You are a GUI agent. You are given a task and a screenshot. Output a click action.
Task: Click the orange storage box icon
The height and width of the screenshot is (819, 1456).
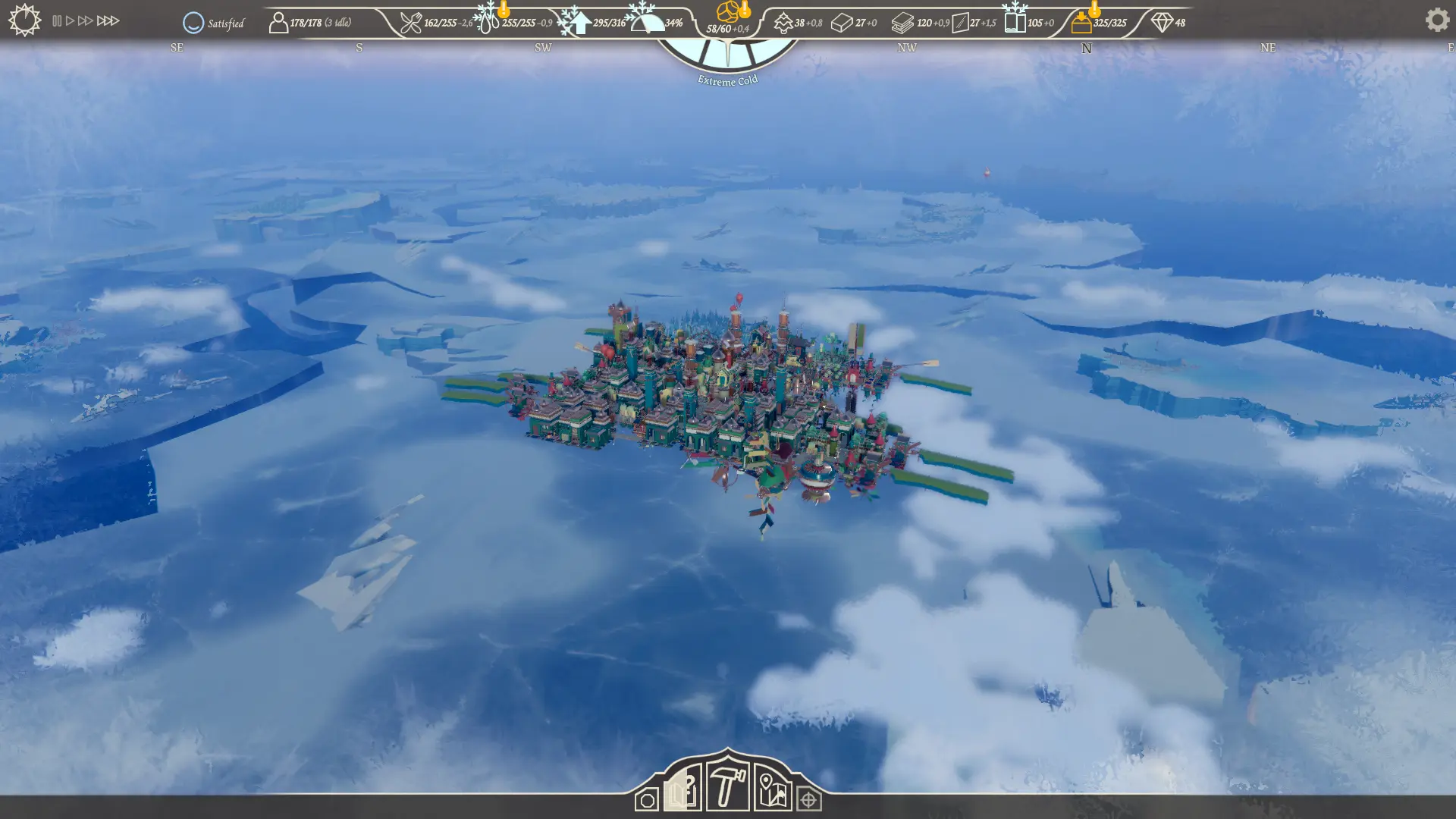(1081, 23)
